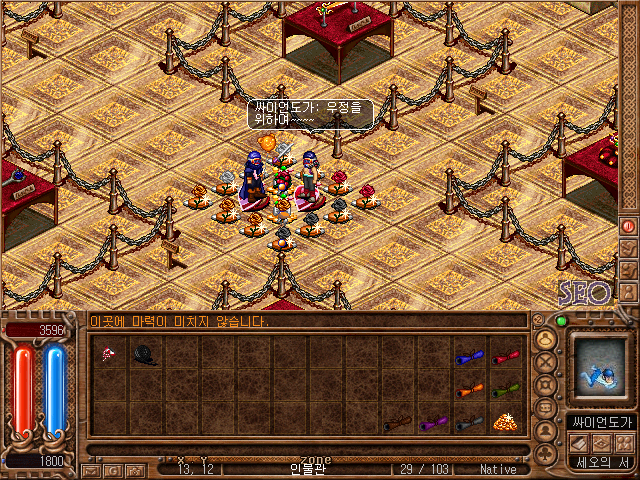Click the gold coin pile slot
The image size is (640, 480).
(x=506, y=423)
